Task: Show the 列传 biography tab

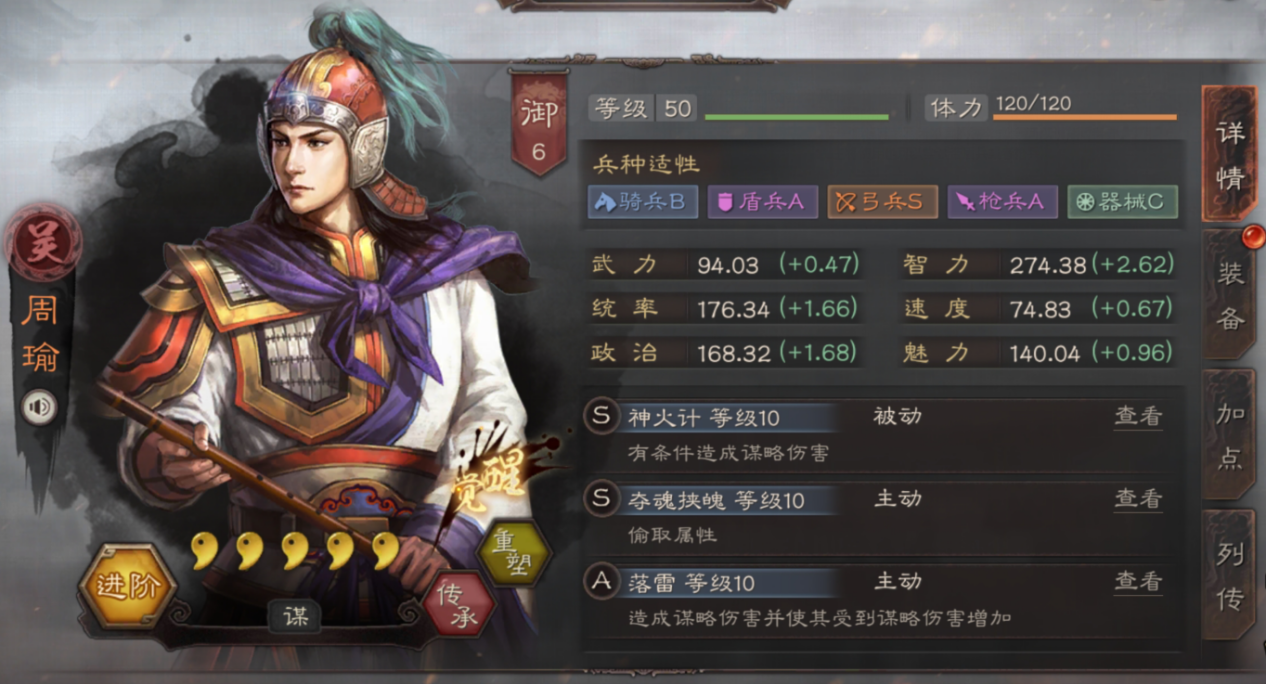Action: click(x=1229, y=575)
